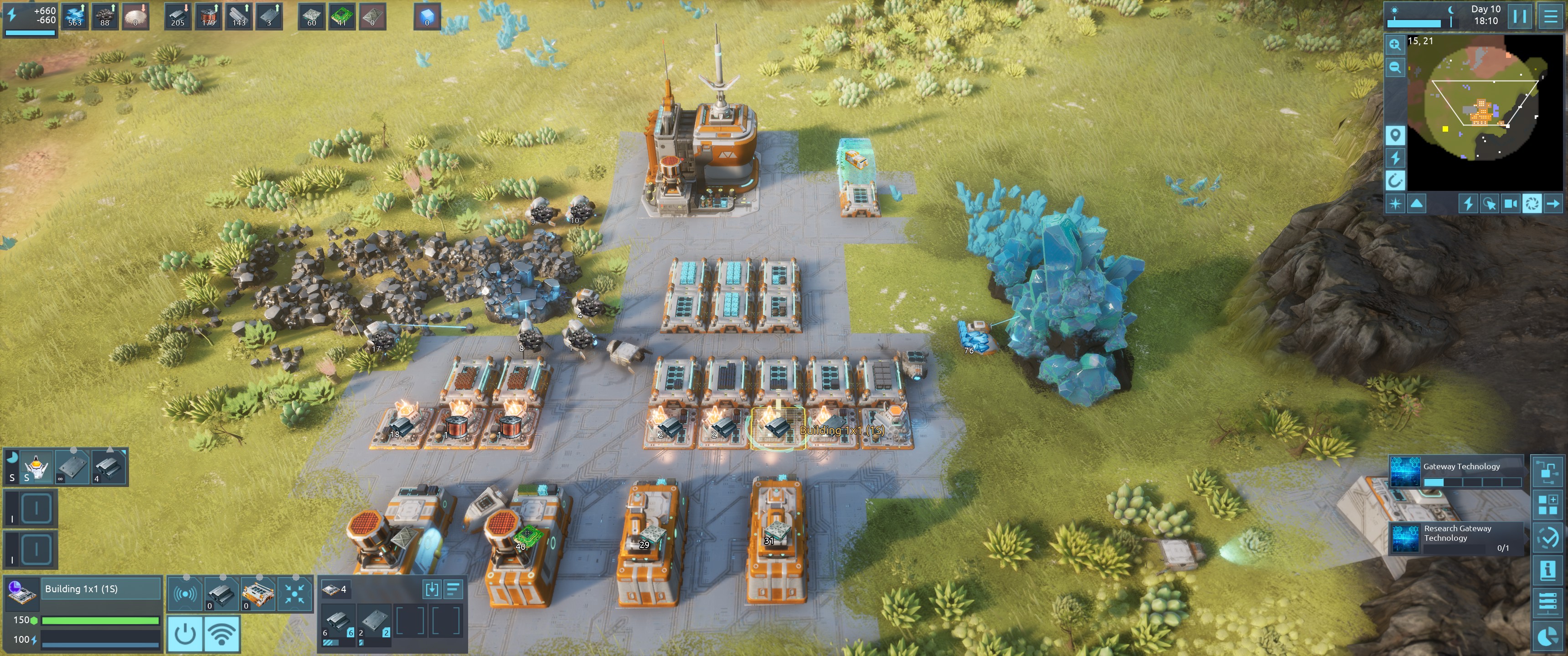
Task: Toggle the magnet button beside the minimap
Action: tap(1394, 181)
